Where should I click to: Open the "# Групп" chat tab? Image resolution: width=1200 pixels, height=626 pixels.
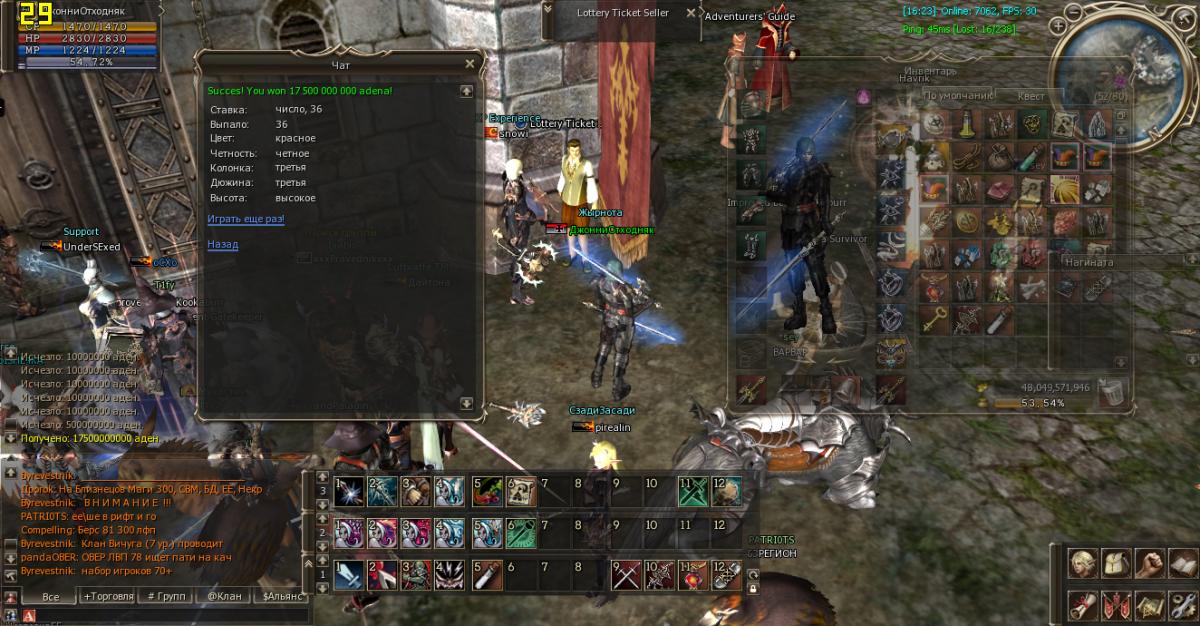(165, 596)
